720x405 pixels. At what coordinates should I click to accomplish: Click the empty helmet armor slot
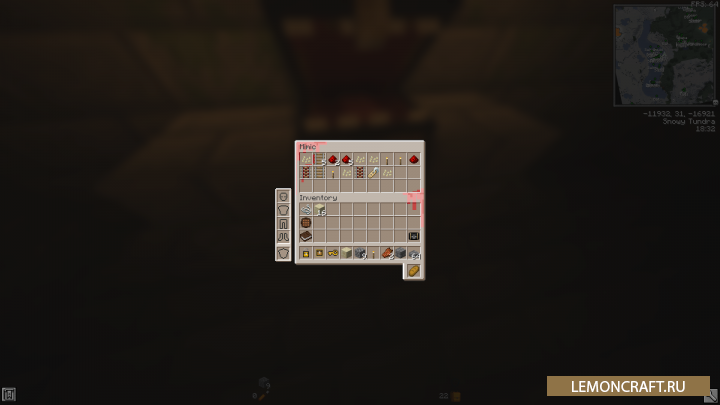(283, 197)
